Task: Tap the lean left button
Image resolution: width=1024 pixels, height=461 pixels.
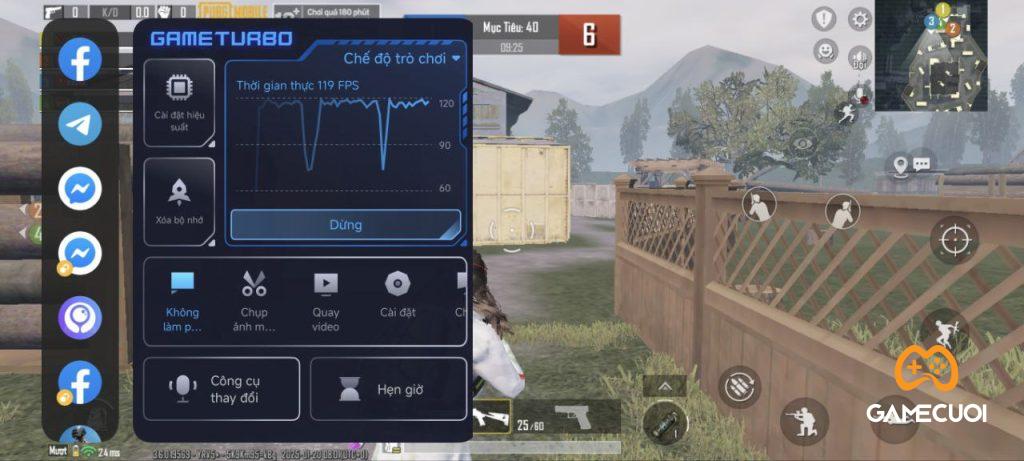Action: point(759,207)
